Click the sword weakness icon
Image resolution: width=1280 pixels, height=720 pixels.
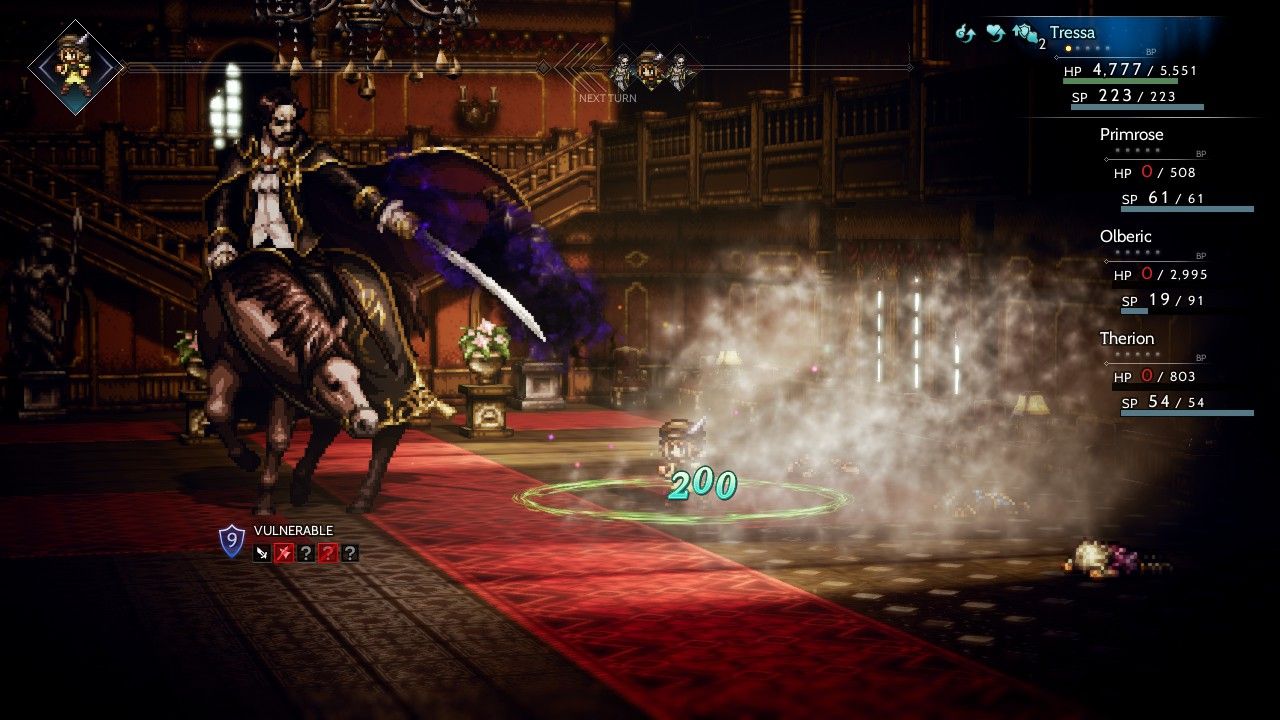[262, 552]
